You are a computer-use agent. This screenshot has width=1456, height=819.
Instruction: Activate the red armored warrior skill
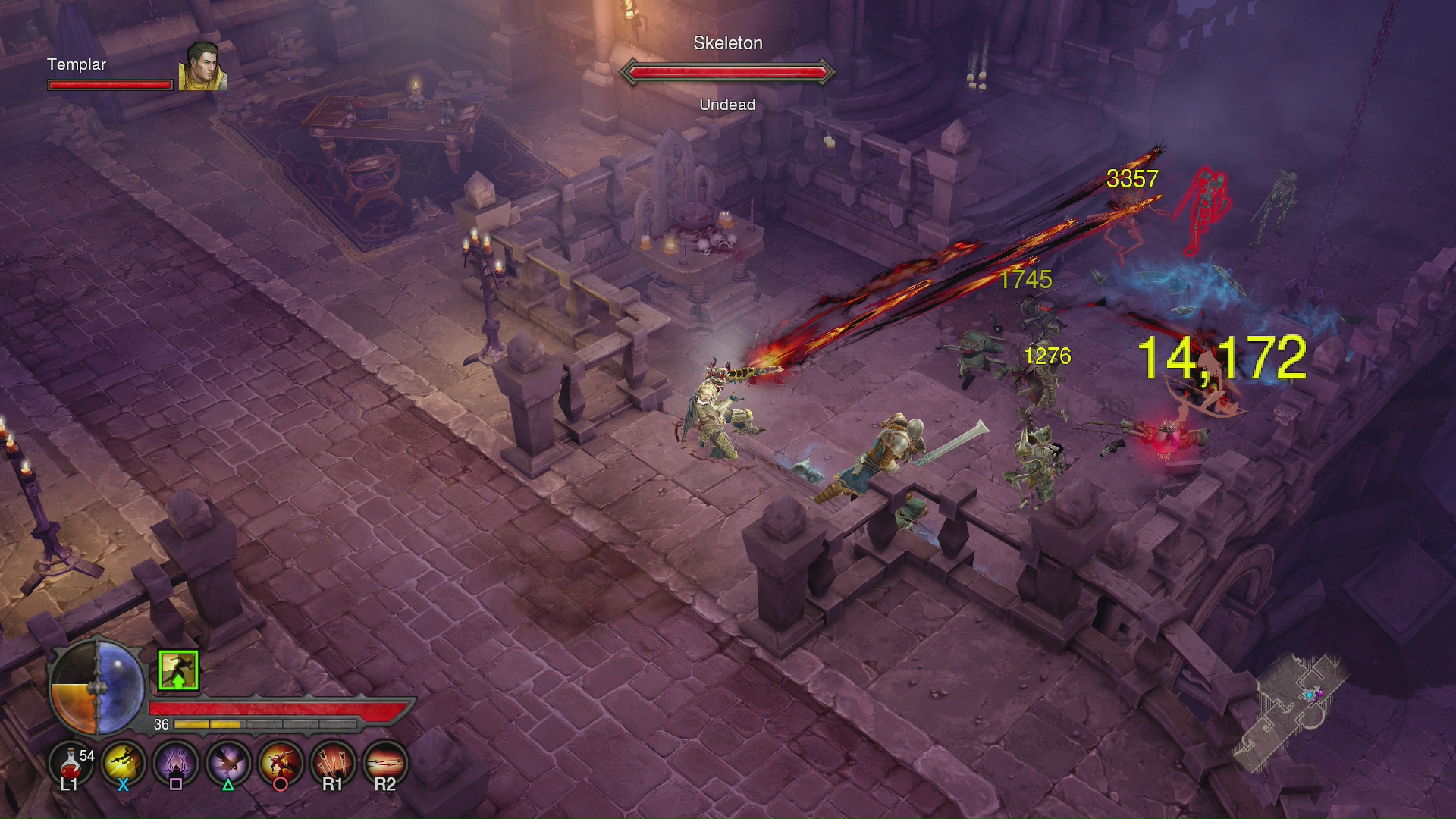tap(281, 762)
